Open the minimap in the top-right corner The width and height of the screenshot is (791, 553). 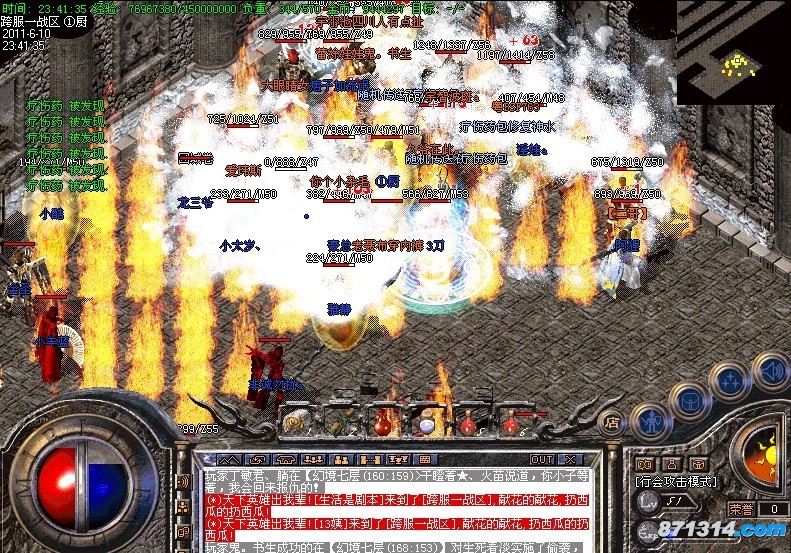click(734, 50)
